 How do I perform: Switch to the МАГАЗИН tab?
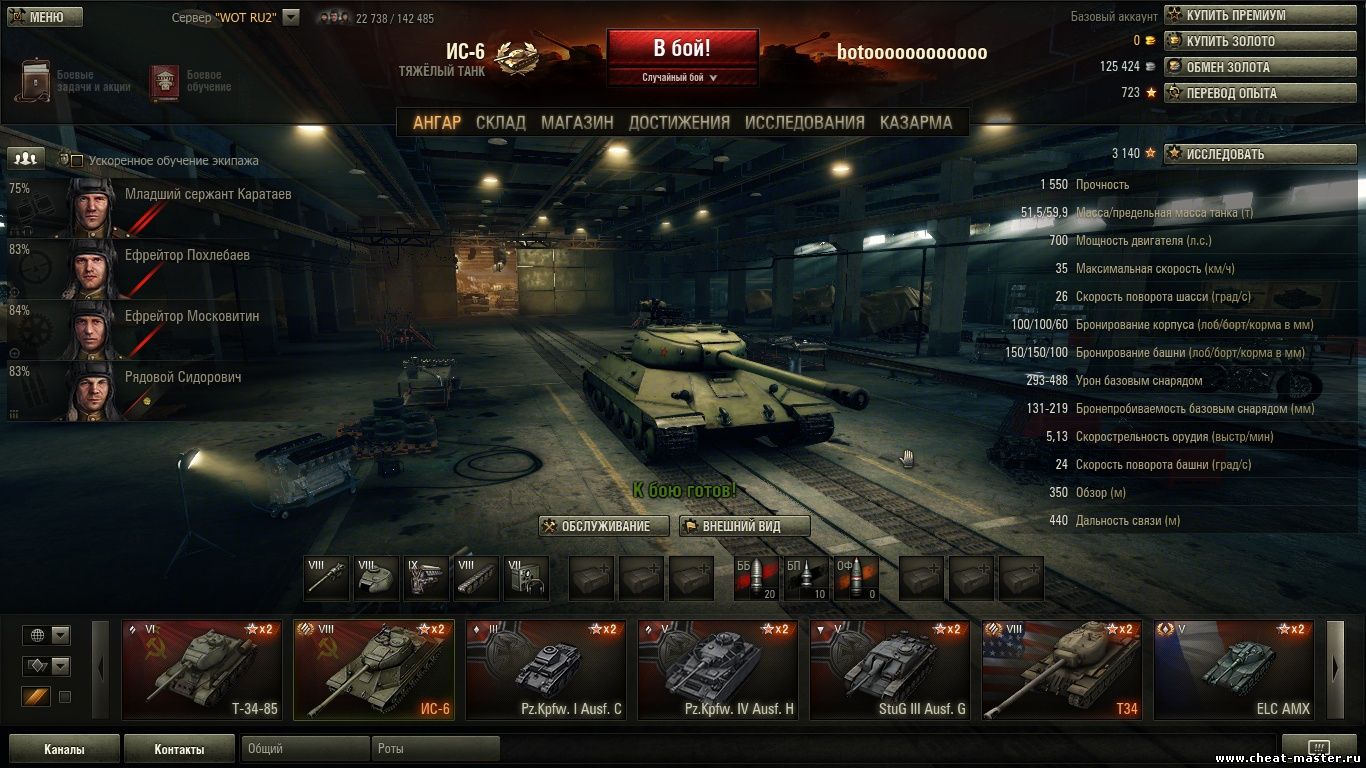click(577, 122)
